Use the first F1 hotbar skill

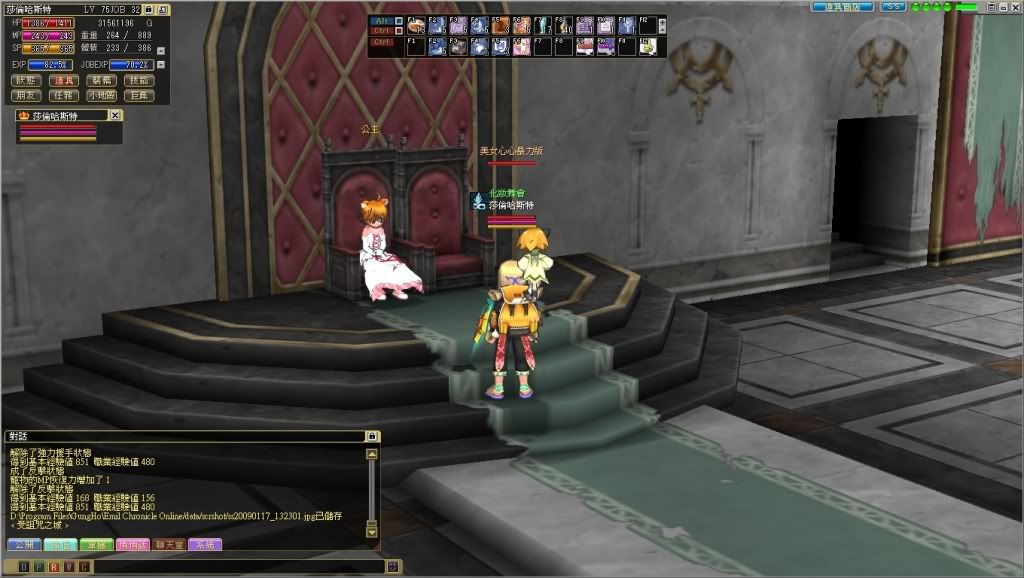[x=415, y=25]
